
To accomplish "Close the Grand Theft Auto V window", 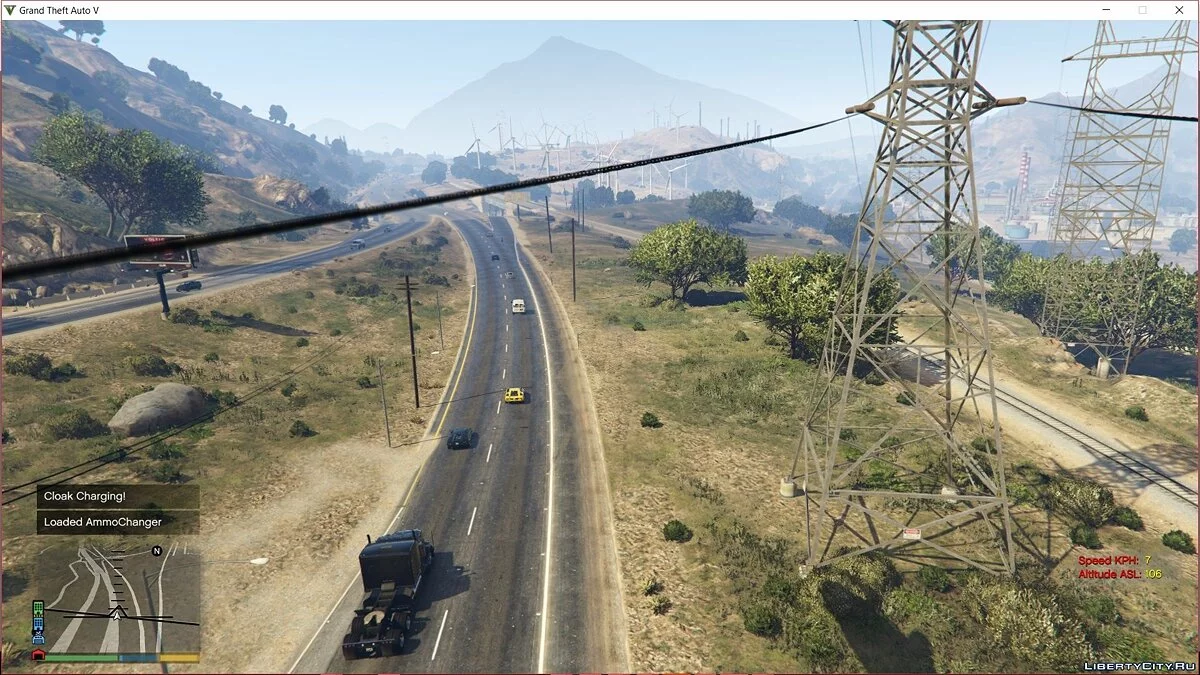I will coord(1178,10).
